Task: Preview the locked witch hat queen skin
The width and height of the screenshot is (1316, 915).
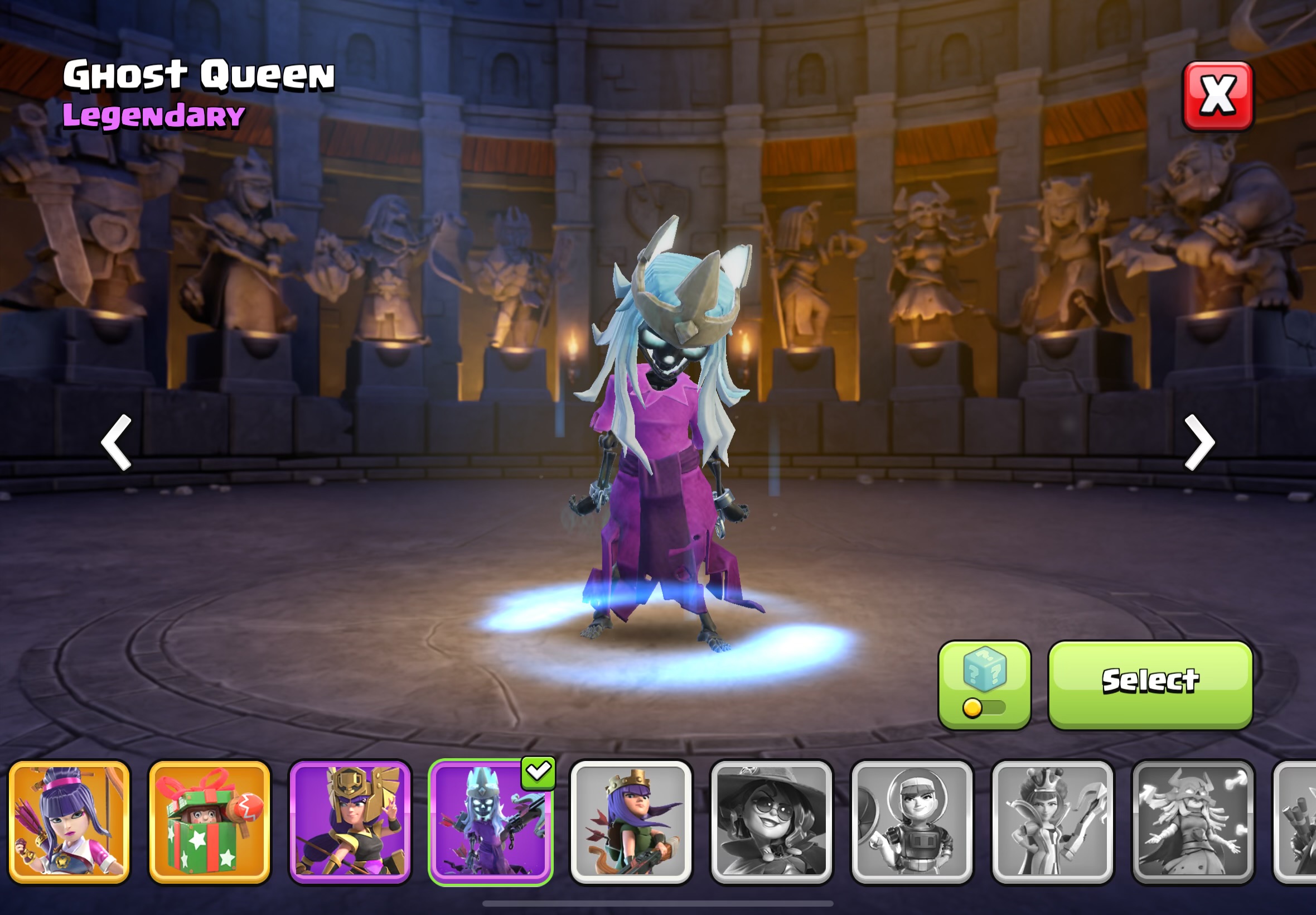Action: pyautogui.click(x=771, y=821)
